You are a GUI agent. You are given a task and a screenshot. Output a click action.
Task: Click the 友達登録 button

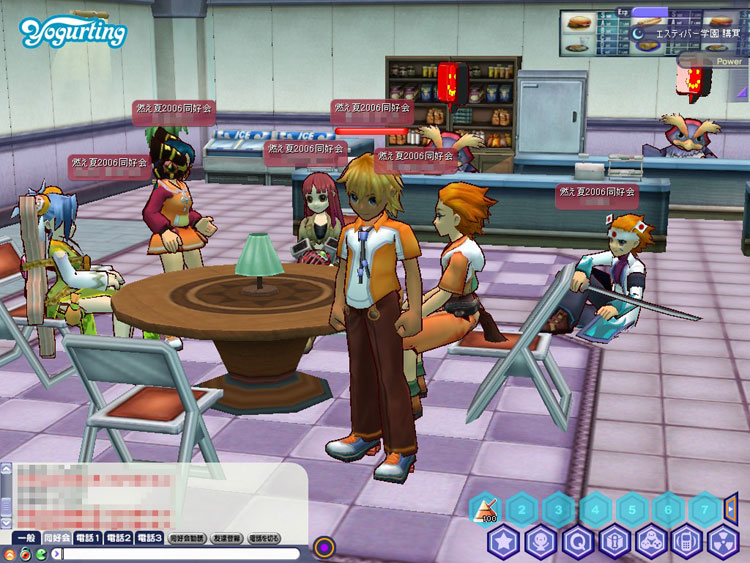click(225, 538)
